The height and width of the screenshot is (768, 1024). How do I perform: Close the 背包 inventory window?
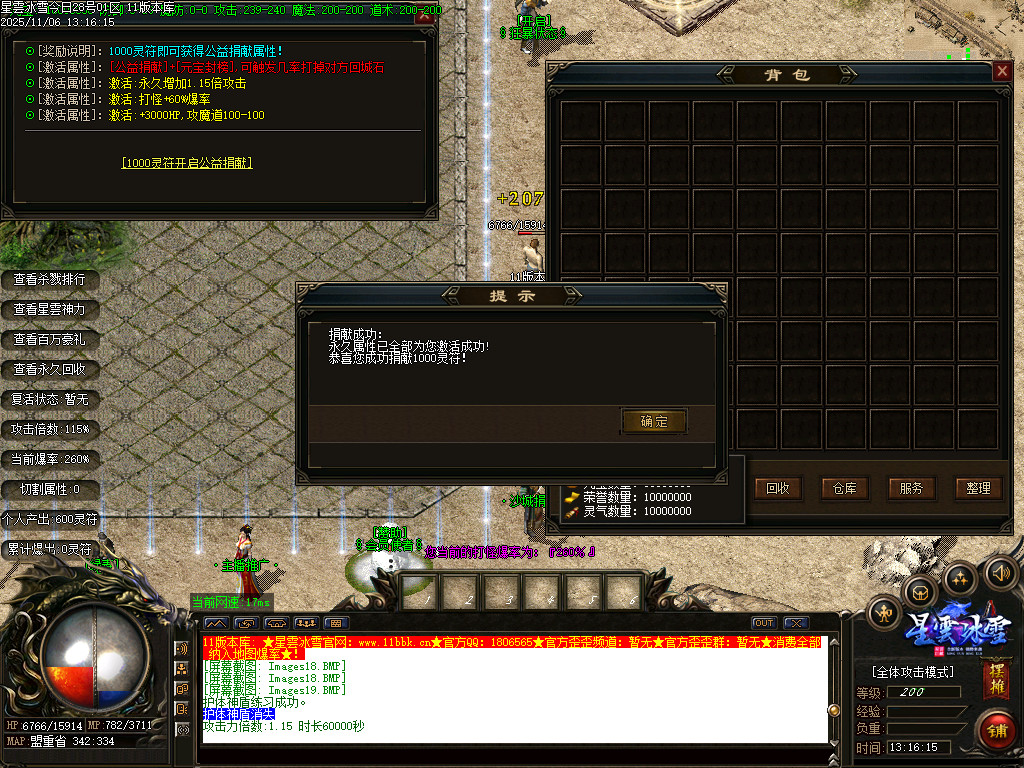pos(1001,71)
